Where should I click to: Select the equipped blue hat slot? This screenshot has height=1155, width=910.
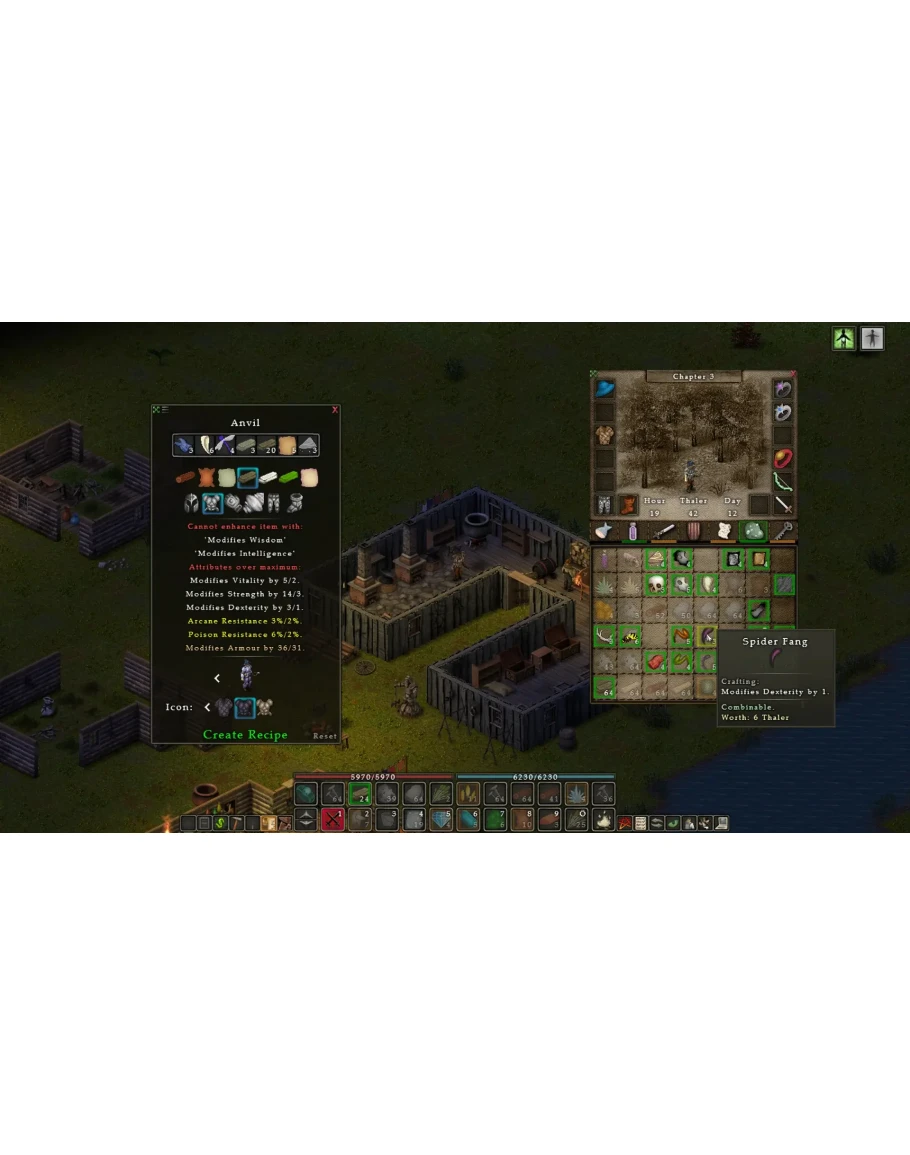(x=605, y=388)
